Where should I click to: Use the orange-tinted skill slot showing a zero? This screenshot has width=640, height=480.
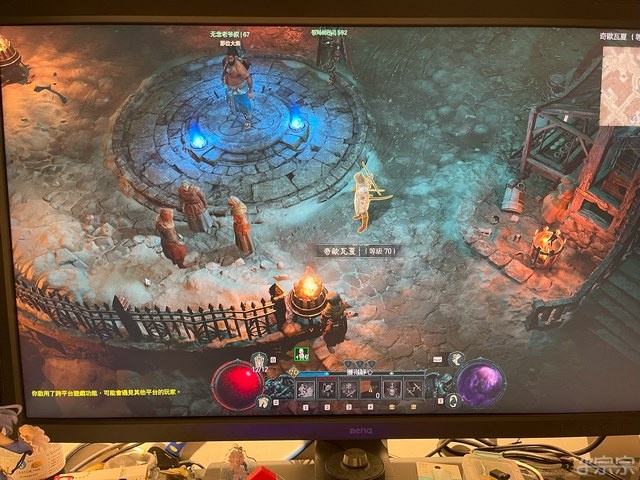371,388
